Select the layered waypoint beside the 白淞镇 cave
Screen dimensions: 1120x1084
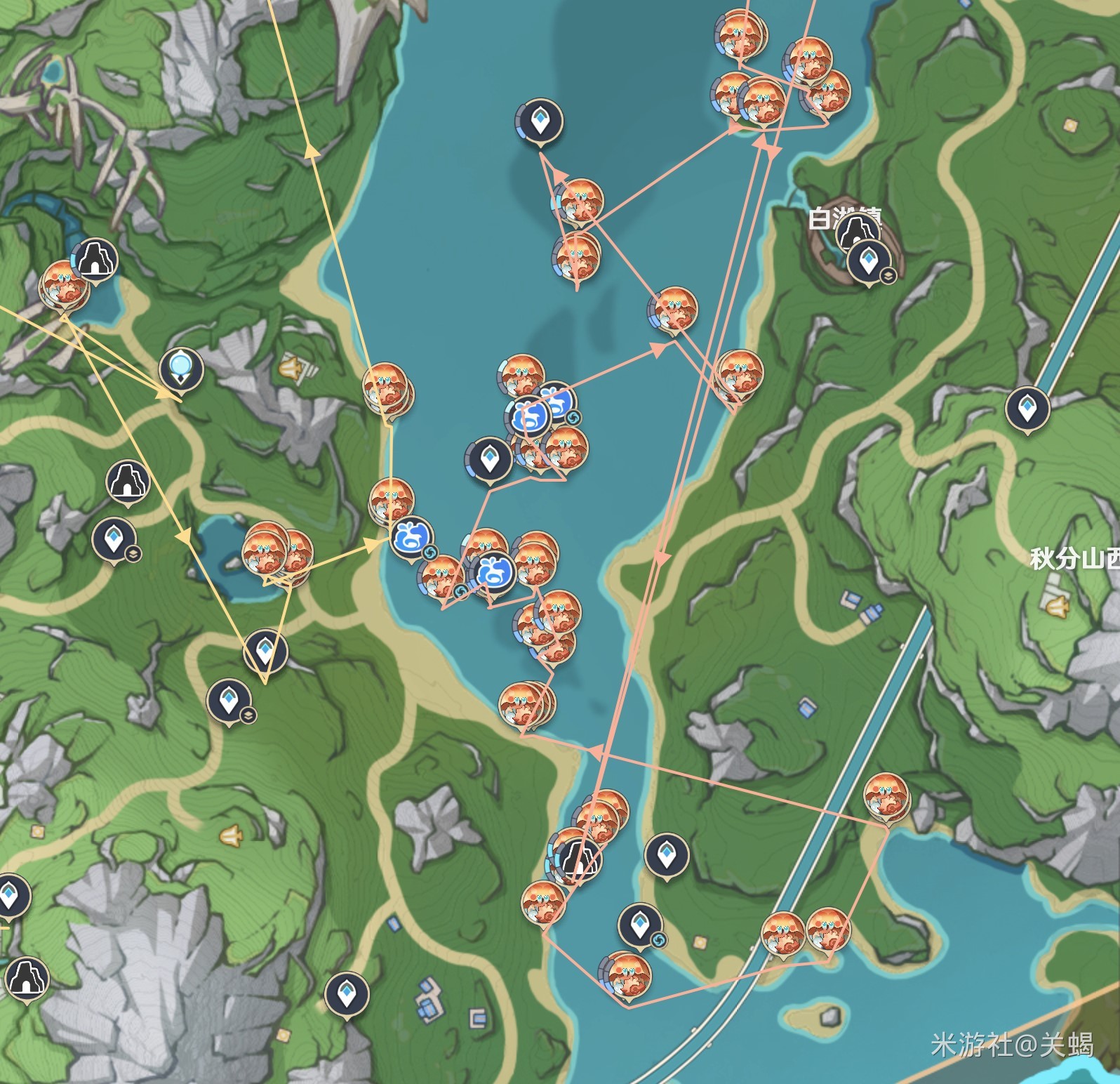pyautogui.click(x=869, y=262)
